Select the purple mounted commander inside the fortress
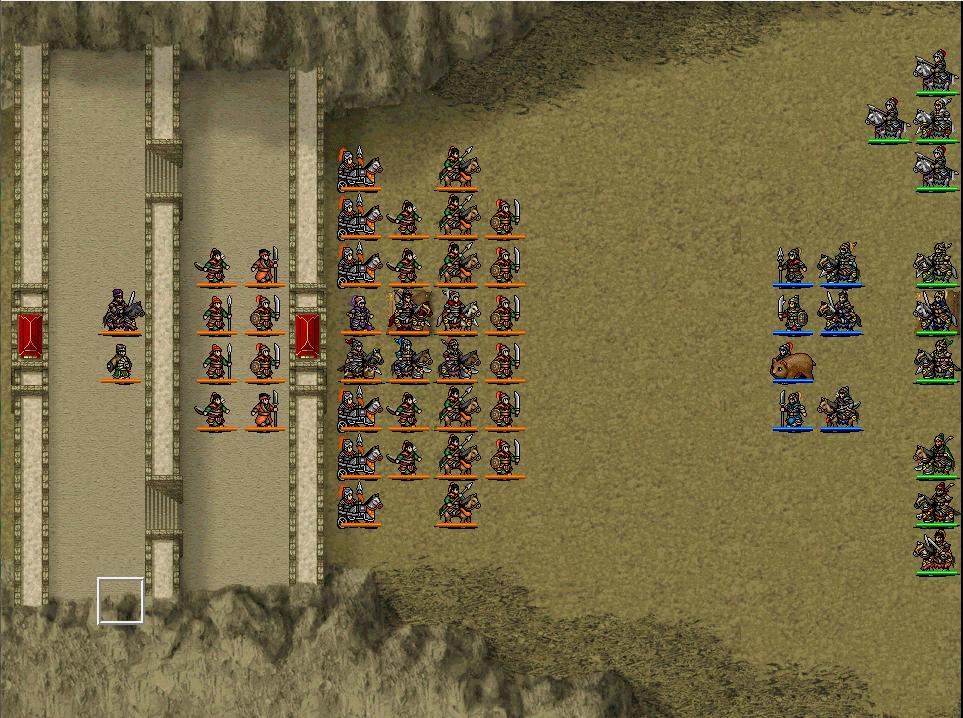963x718 pixels. (x=121, y=311)
